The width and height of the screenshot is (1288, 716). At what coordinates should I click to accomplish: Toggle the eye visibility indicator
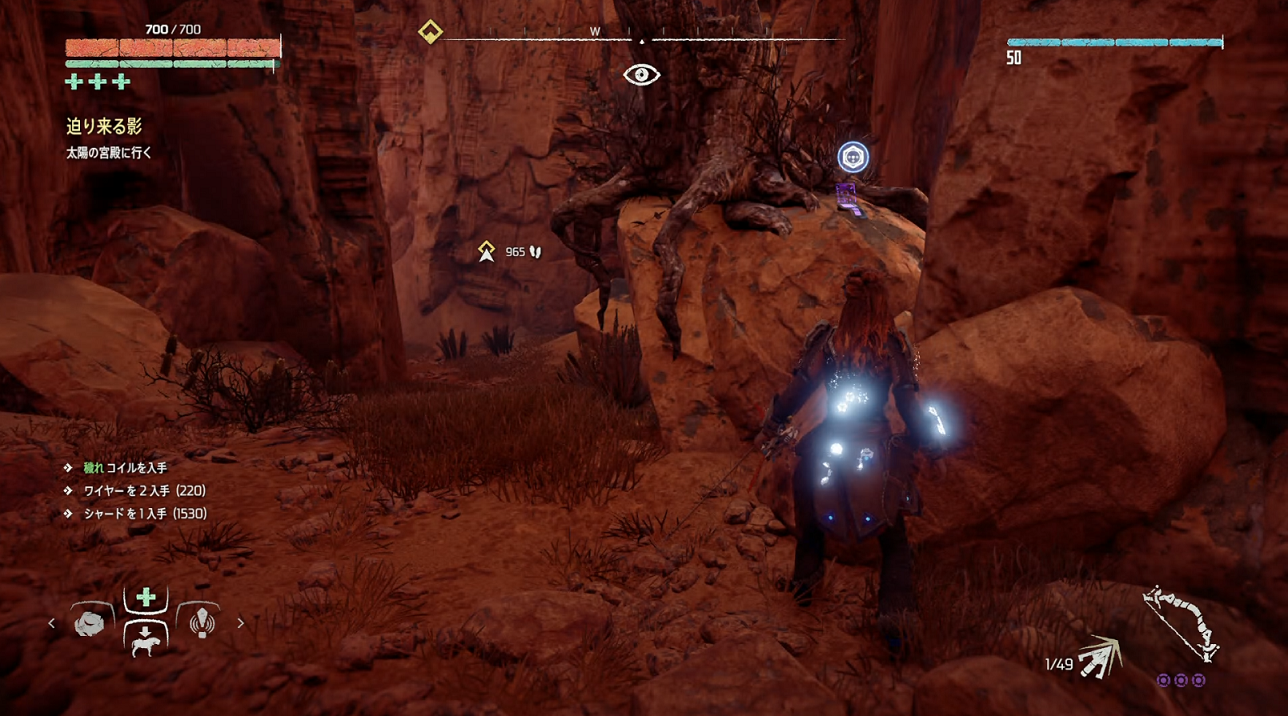click(641, 74)
